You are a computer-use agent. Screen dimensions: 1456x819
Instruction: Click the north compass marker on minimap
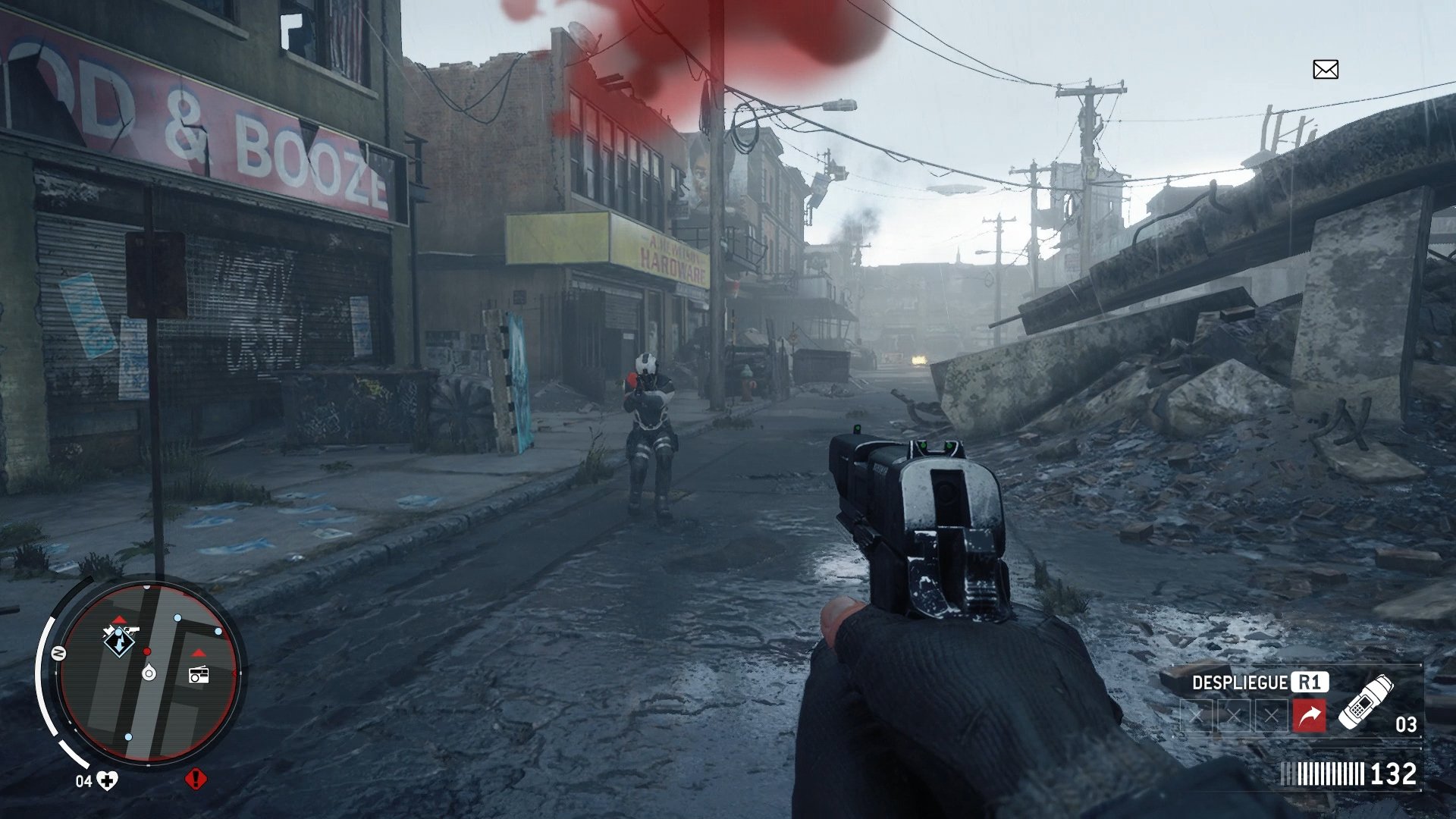pos(58,653)
